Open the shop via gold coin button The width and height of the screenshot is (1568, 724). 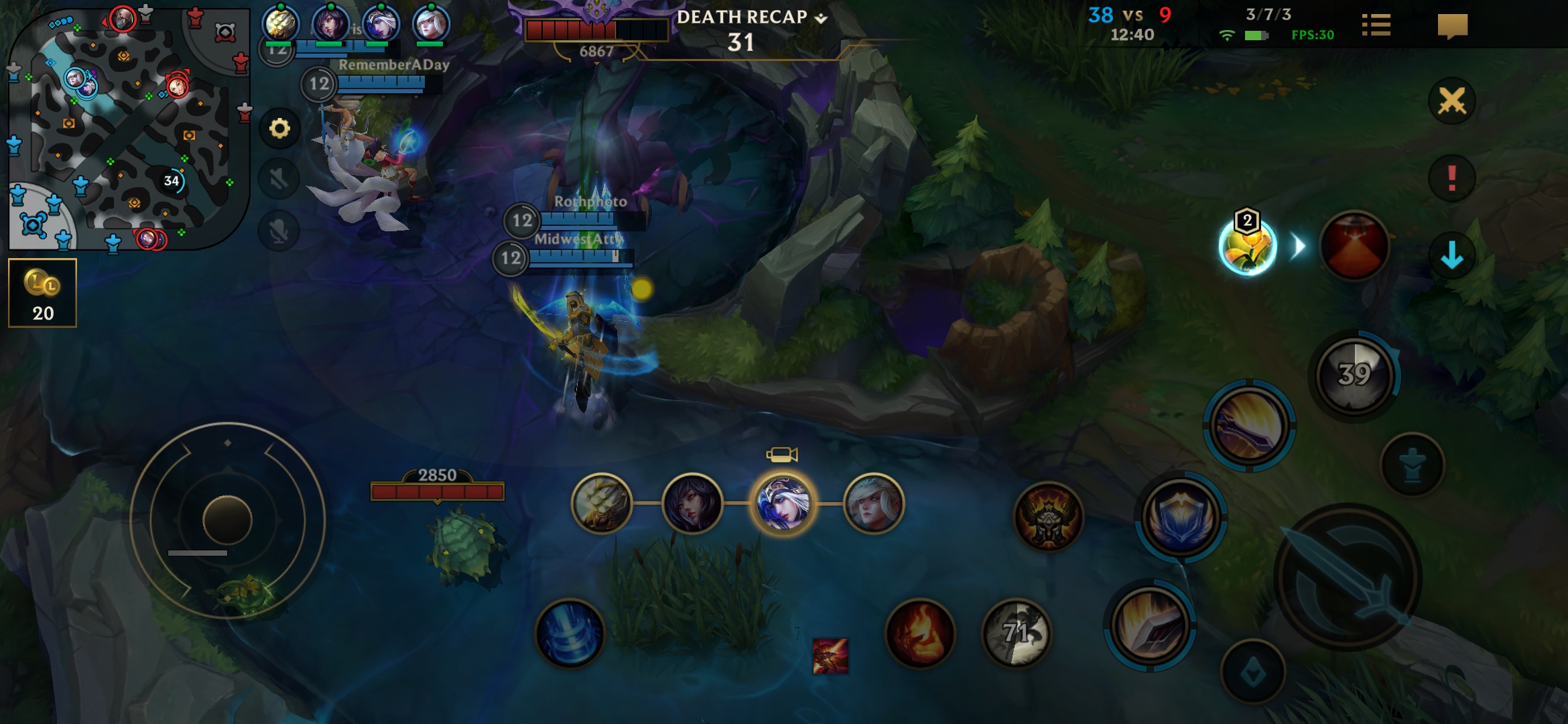pos(42,293)
